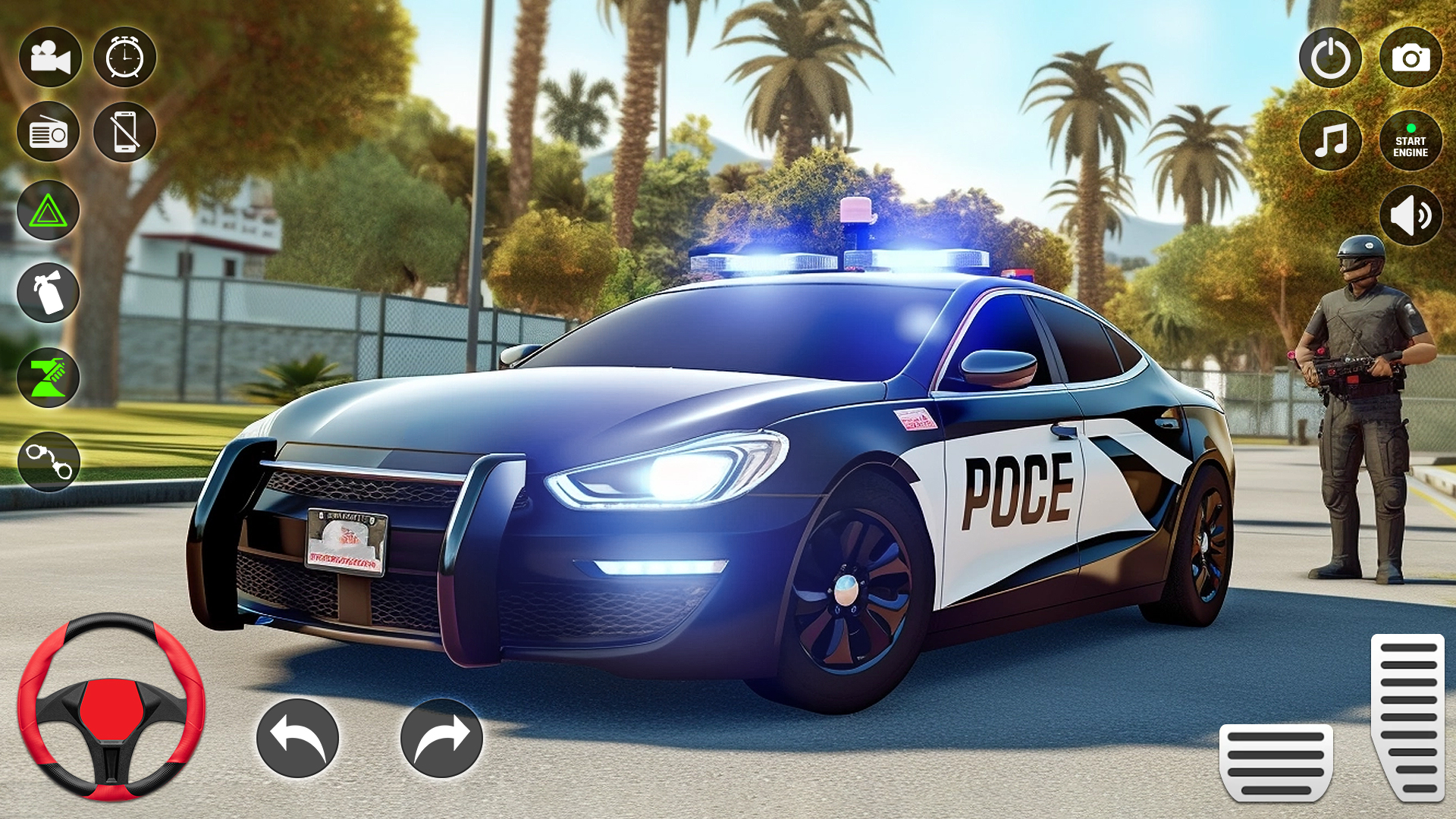
Task: Tap the power button icon
Action: [x=1331, y=55]
